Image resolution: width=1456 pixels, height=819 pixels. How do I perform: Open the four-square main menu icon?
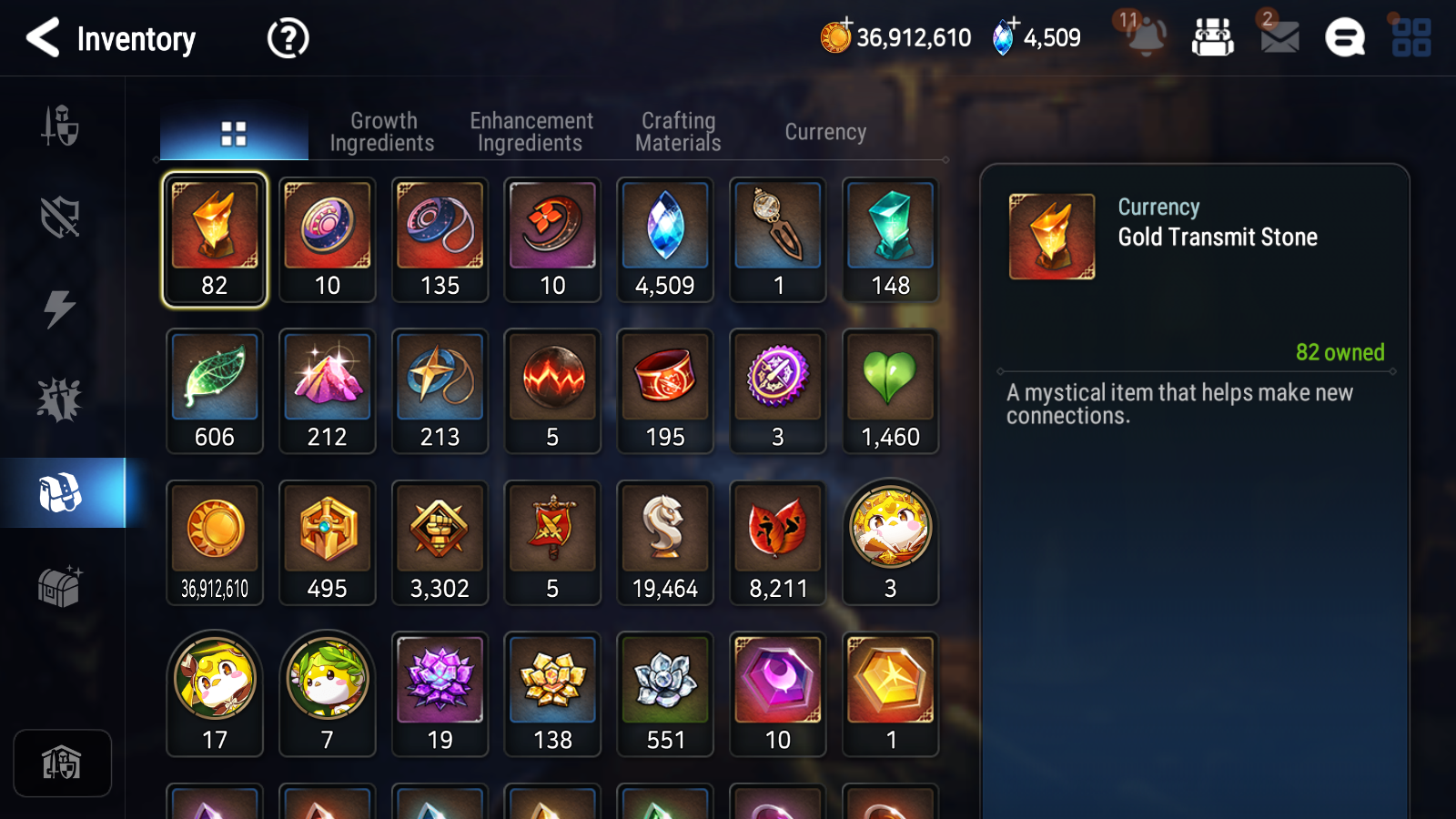pyautogui.click(x=1411, y=37)
